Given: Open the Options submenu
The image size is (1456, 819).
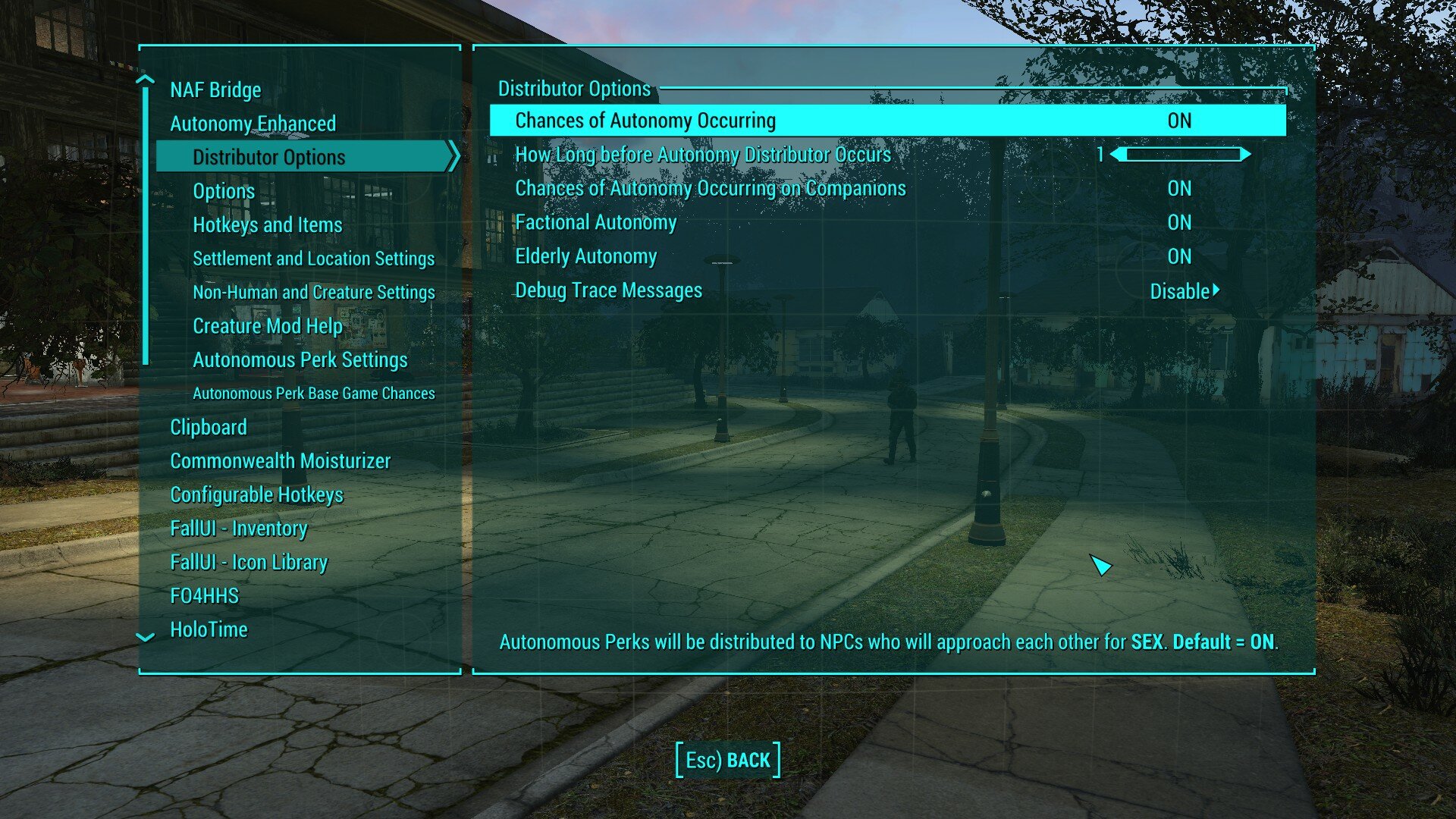Looking at the screenshot, I should pos(224,190).
